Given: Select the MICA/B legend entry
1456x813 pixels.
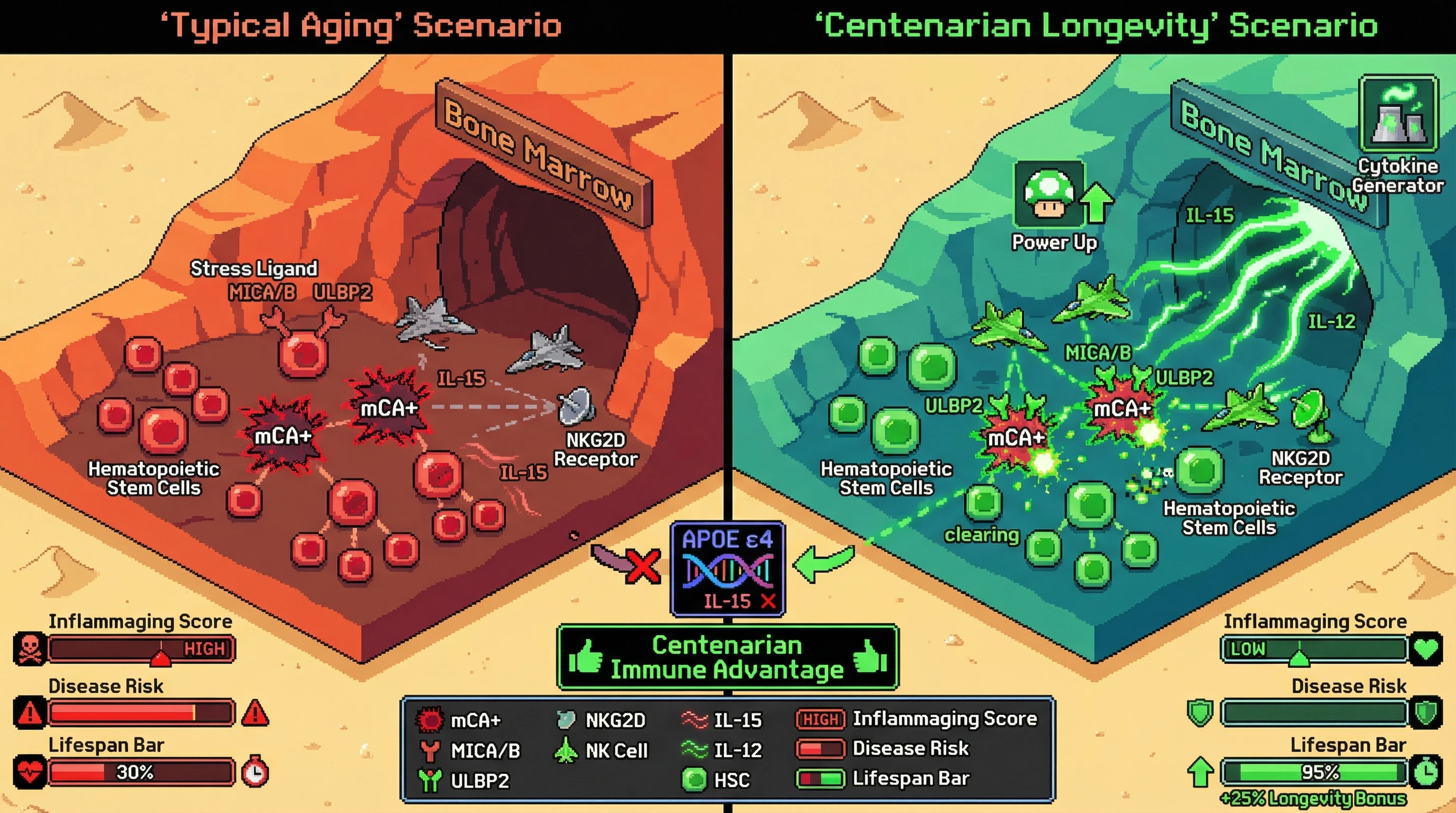Looking at the screenshot, I should click(x=470, y=750).
